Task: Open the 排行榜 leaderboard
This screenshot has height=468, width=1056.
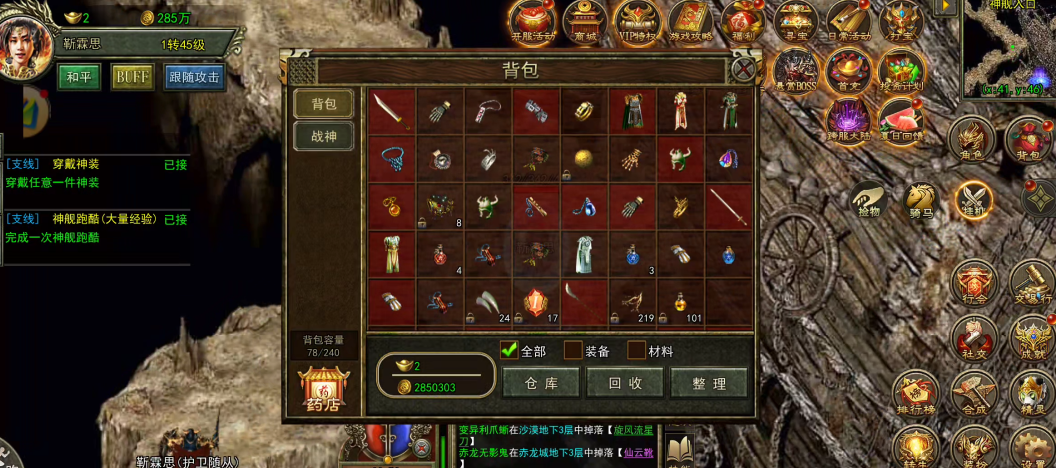Action: tap(915, 394)
